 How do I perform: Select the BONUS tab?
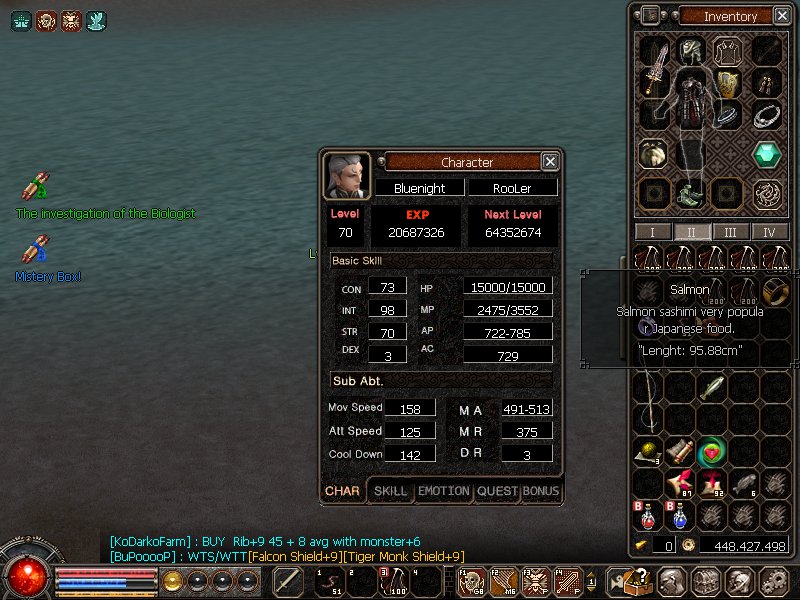tap(541, 491)
